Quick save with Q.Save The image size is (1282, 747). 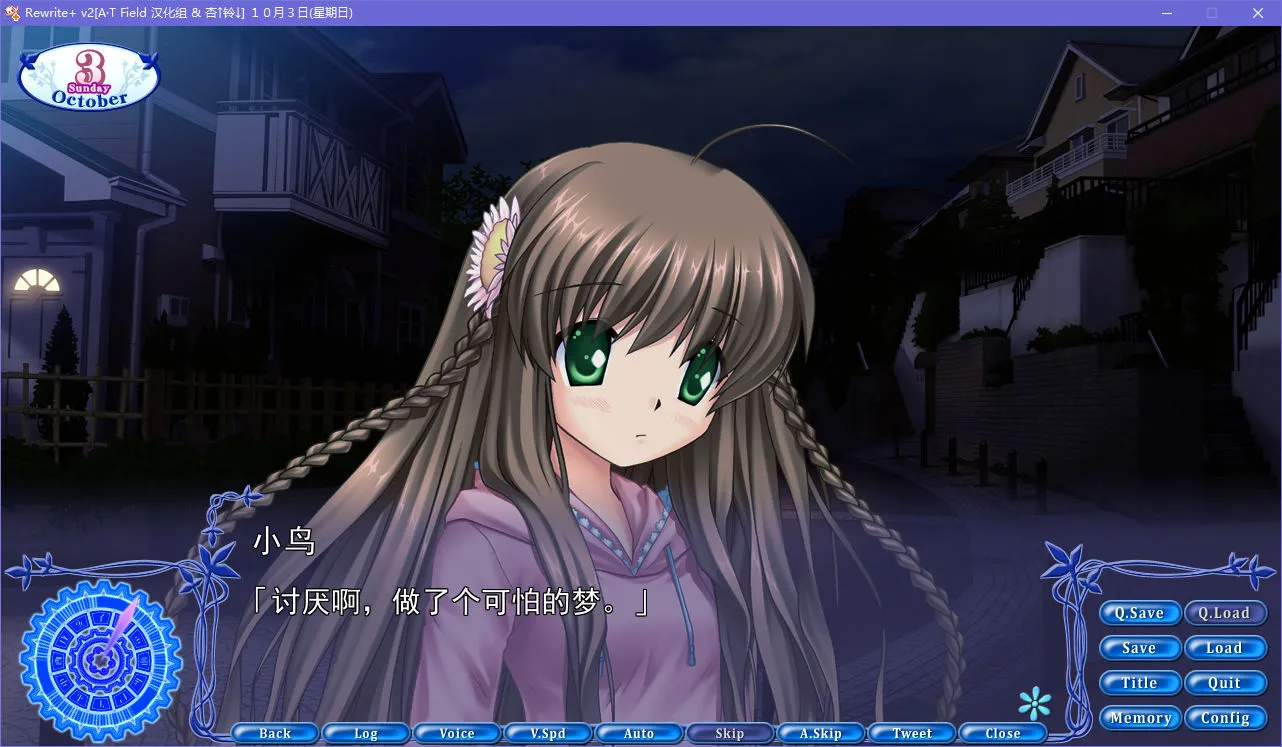1140,613
